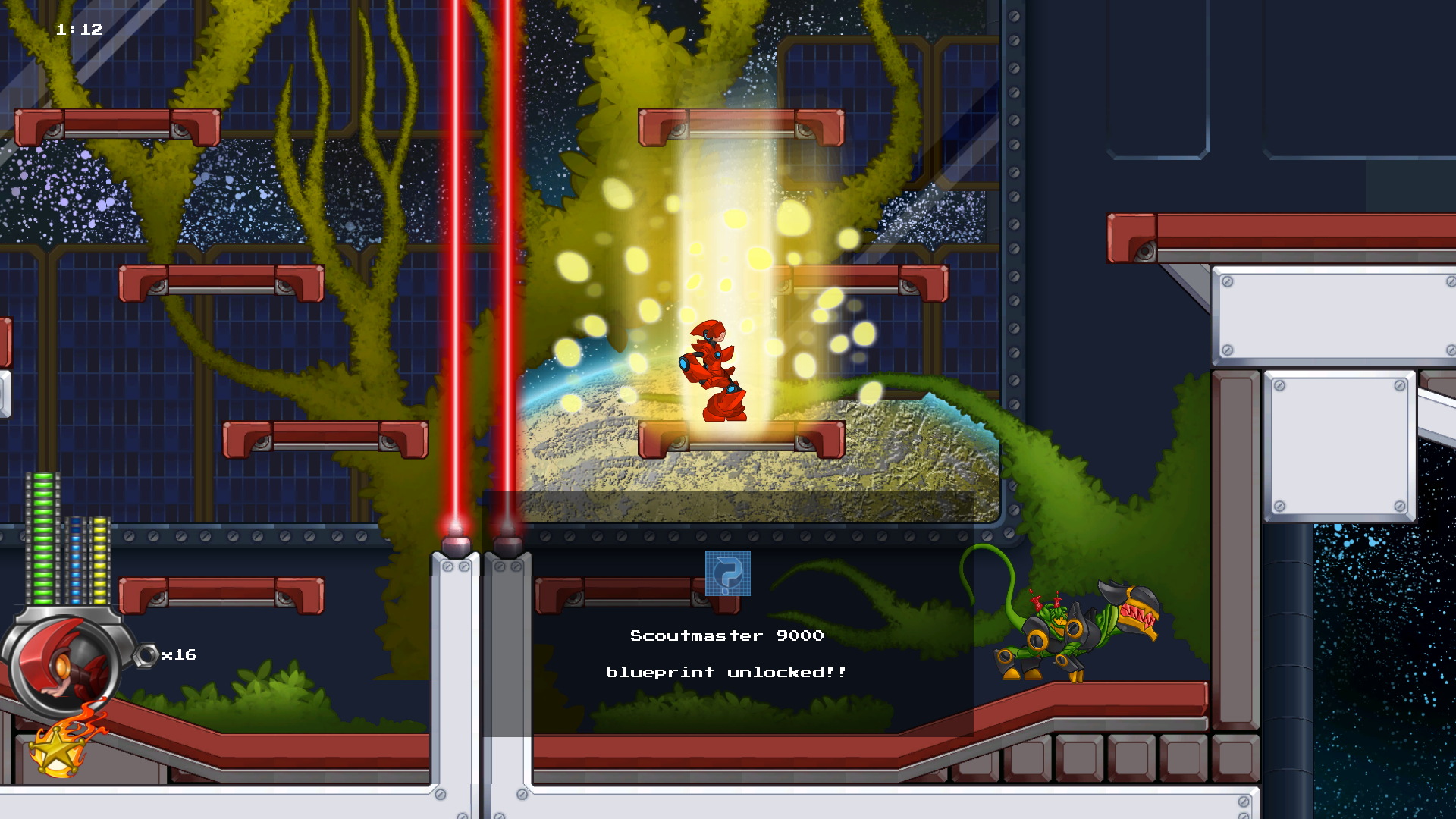Screen dimensions: 1456x819
Task: Select the blueprint unlocked message line
Action: [x=726, y=672]
